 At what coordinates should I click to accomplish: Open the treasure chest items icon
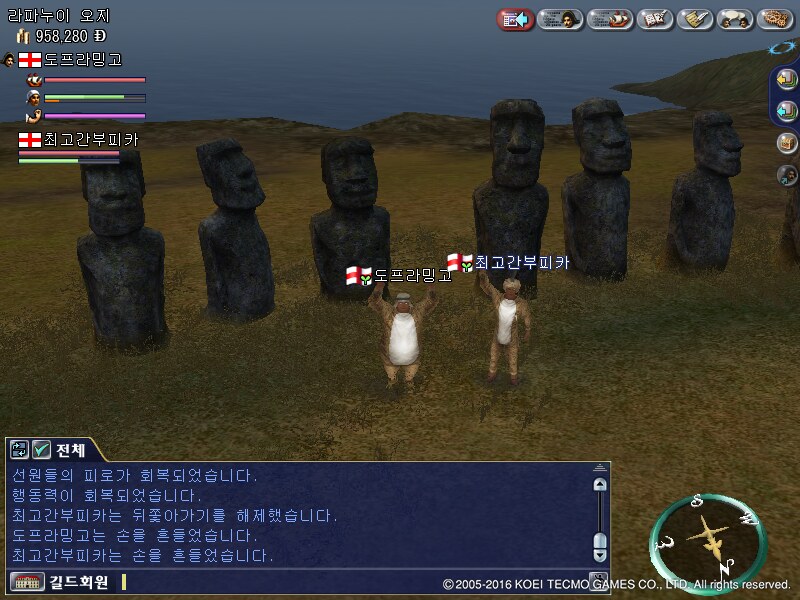point(787,143)
